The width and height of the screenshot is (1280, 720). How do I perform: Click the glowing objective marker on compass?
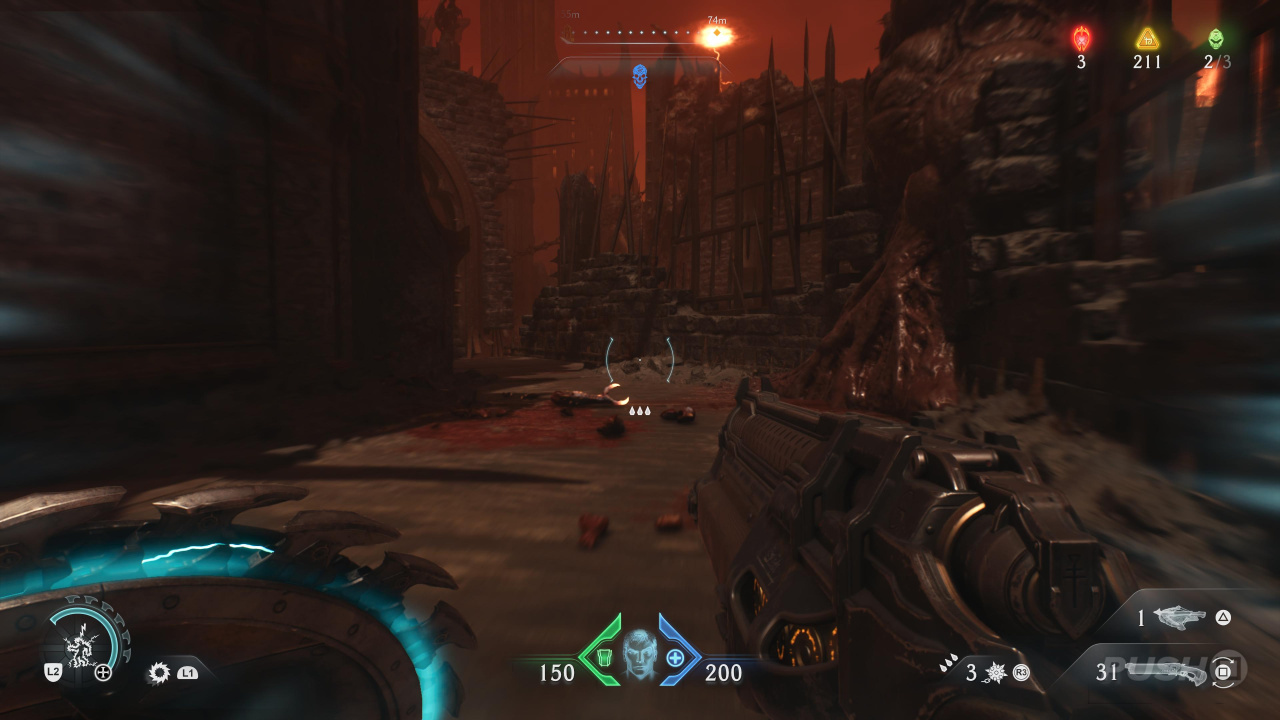click(716, 37)
